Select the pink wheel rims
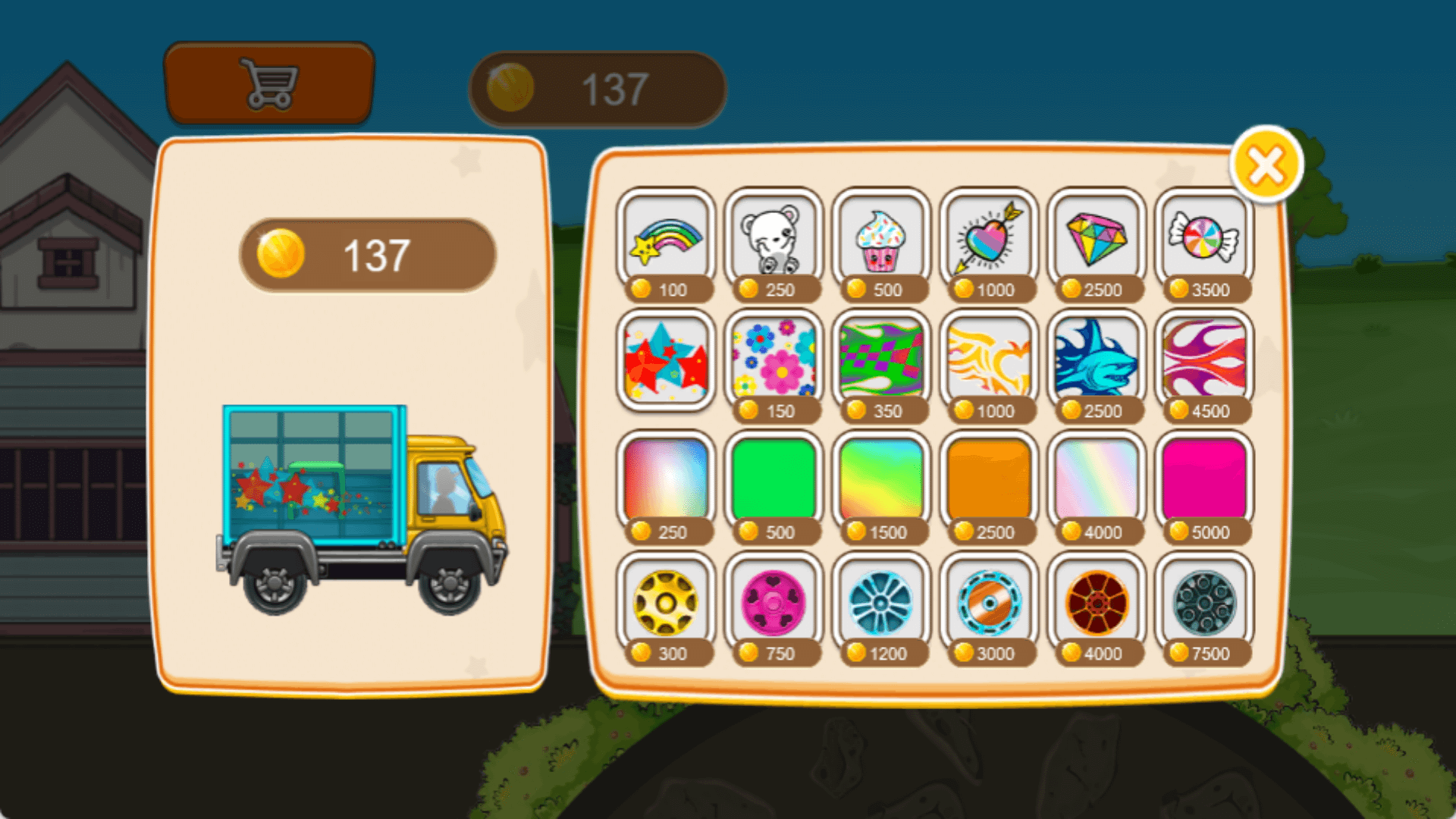1456x819 pixels. pyautogui.click(x=773, y=602)
